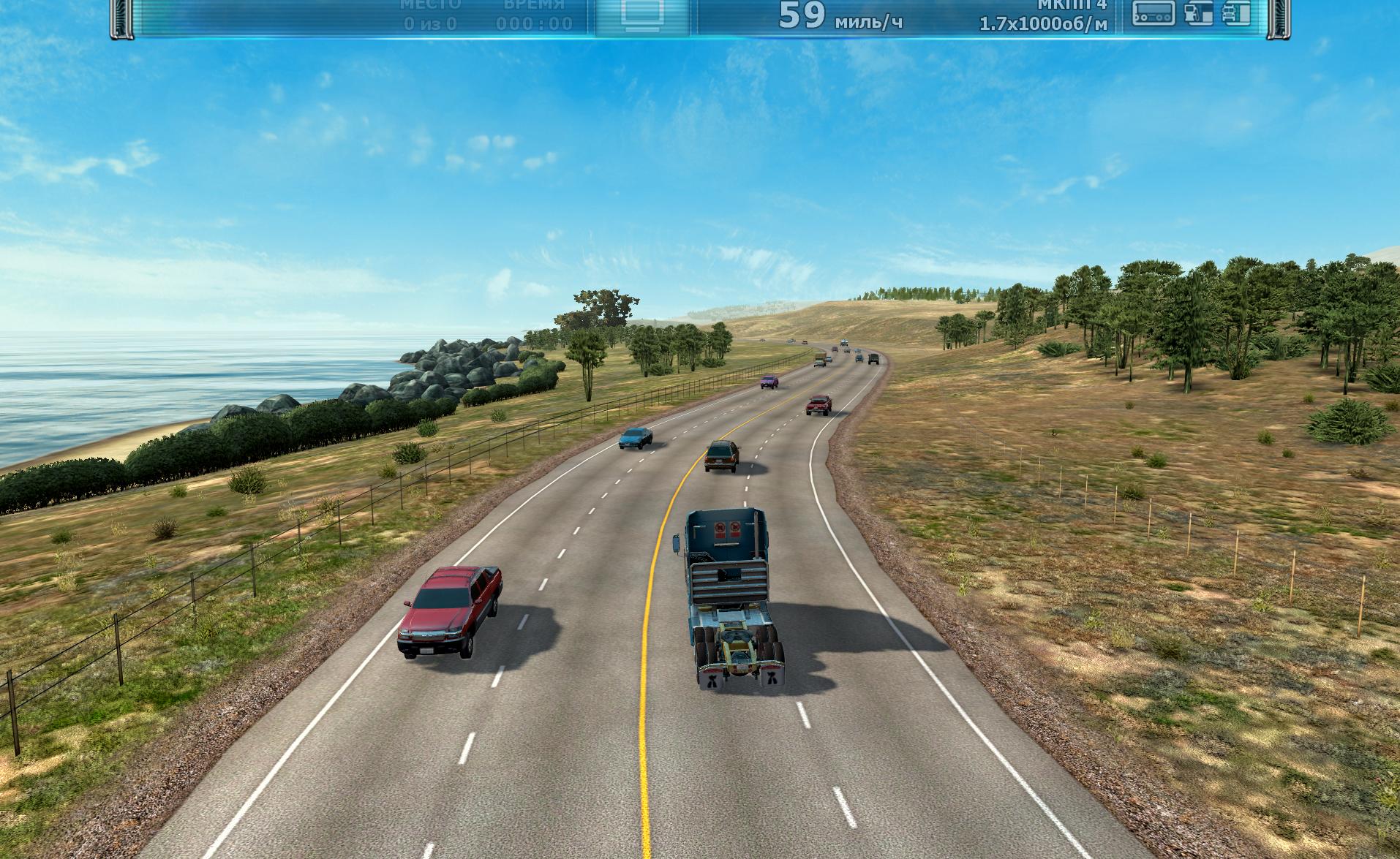The image size is (1400, 859).
Task: Open the monitor screen button in top bar
Action: pos(641,15)
